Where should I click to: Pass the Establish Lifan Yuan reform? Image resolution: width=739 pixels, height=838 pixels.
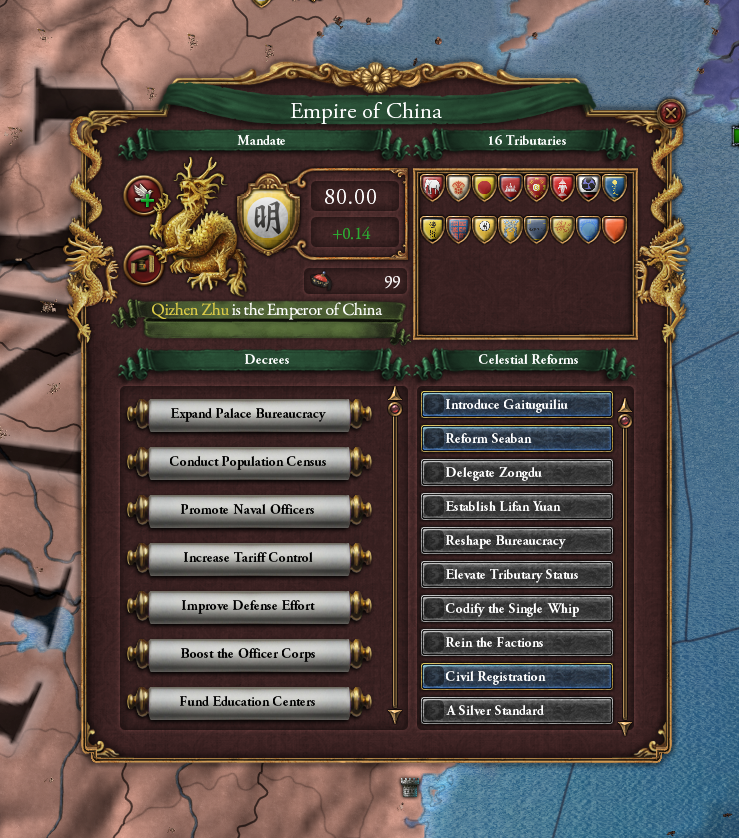click(x=516, y=507)
